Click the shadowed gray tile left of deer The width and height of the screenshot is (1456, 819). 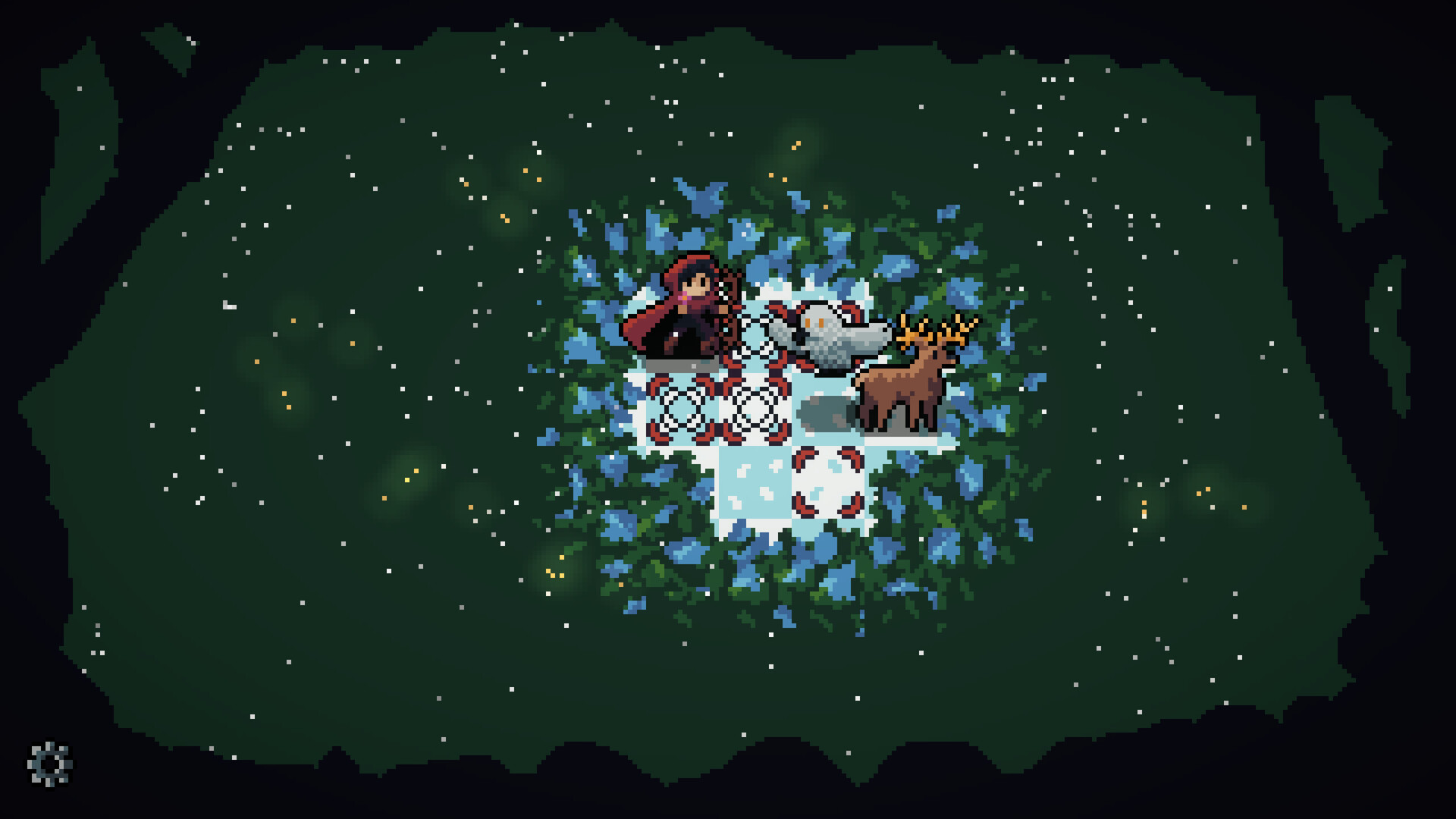(x=827, y=413)
